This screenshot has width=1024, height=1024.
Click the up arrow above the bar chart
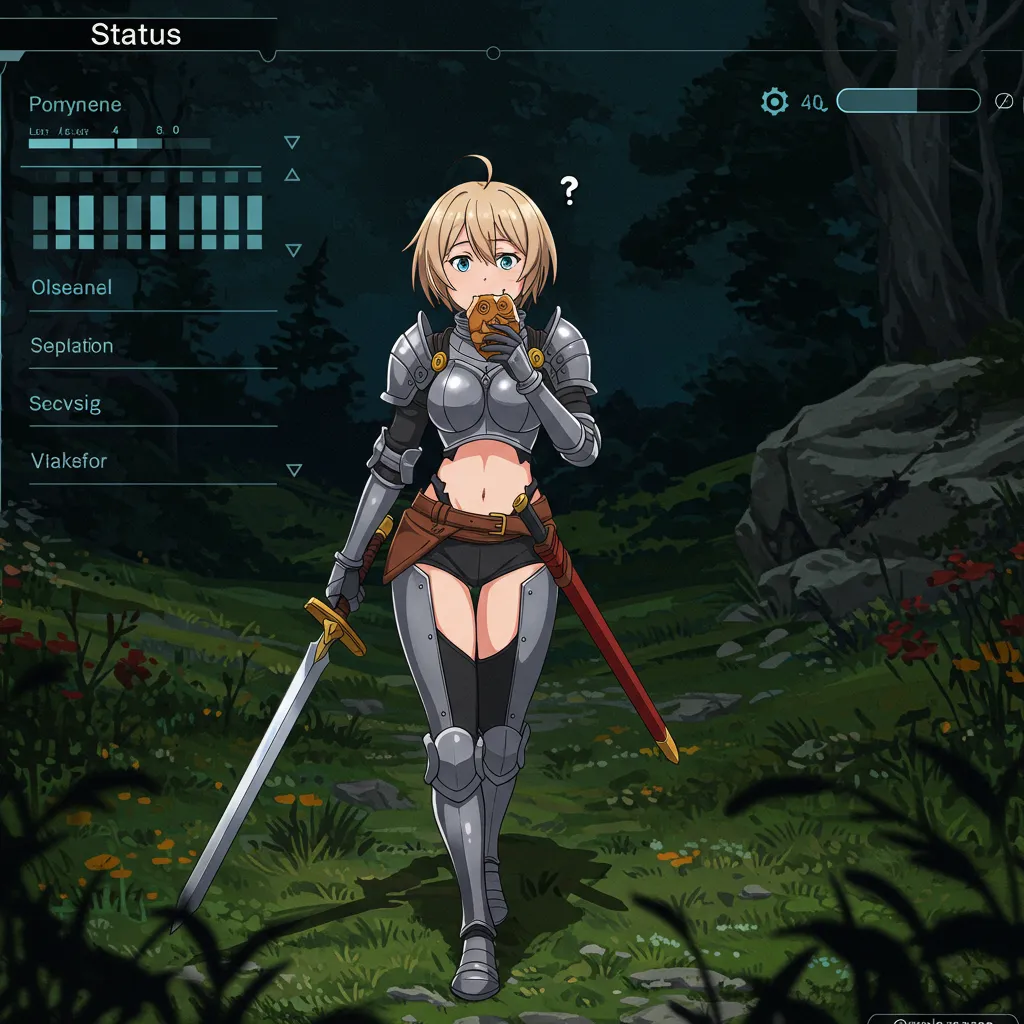tap(292, 175)
